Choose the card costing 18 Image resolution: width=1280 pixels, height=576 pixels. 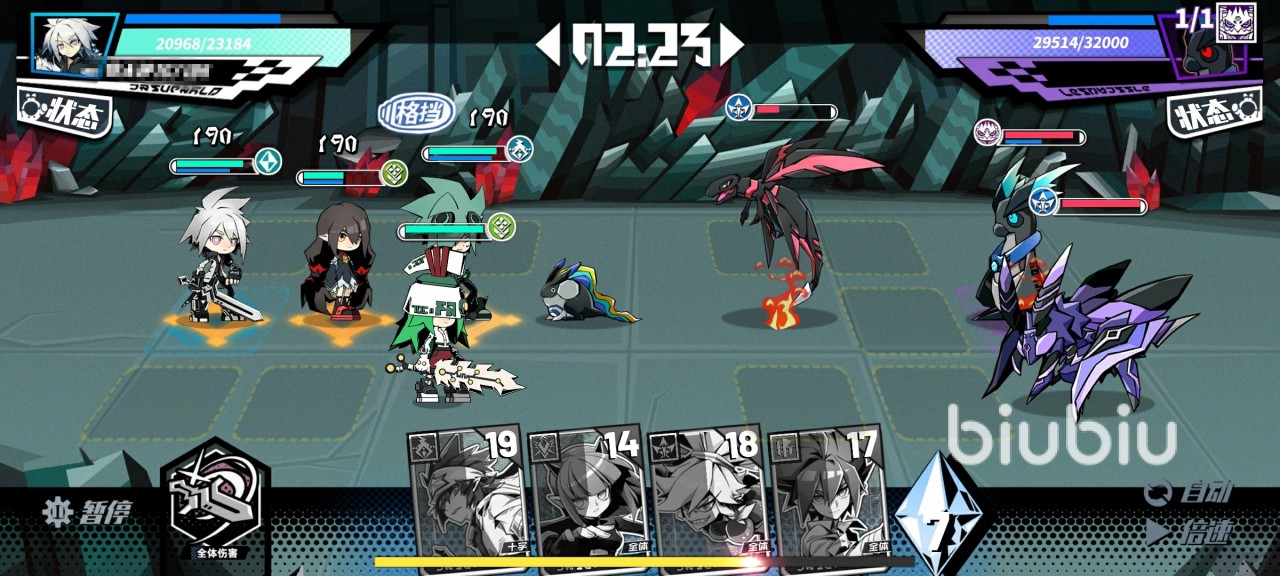(x=708, y=491)
